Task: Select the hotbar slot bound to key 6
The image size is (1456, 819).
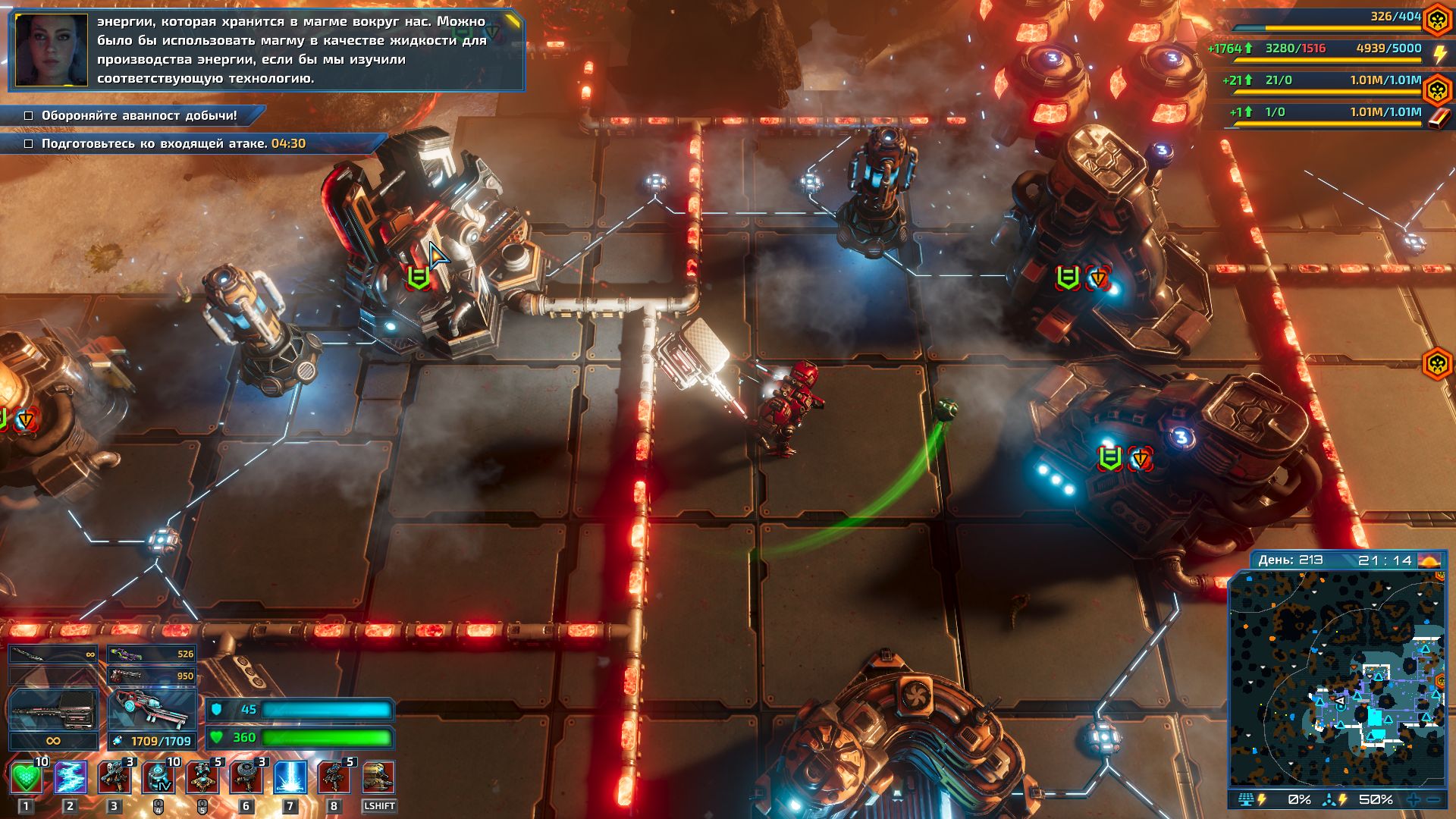Action: coord(246,777)
